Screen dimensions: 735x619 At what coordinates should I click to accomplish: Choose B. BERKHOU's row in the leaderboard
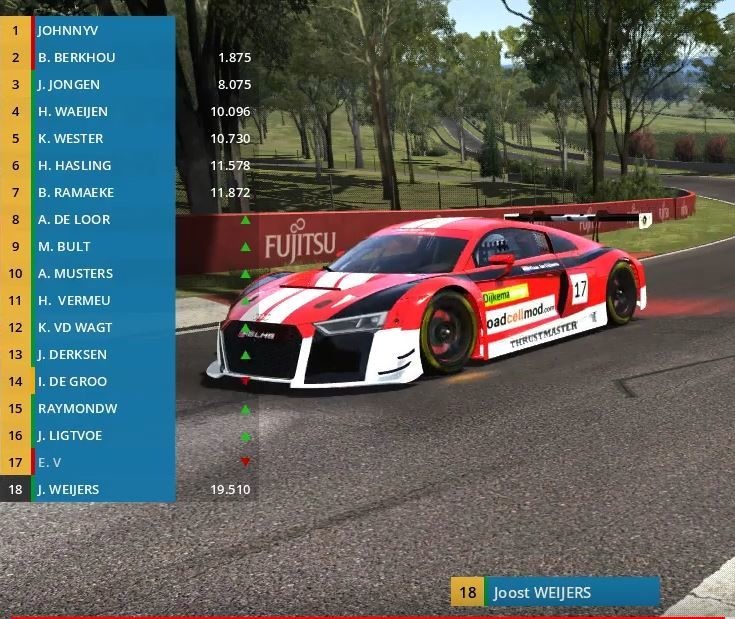[x=100, y=57]
